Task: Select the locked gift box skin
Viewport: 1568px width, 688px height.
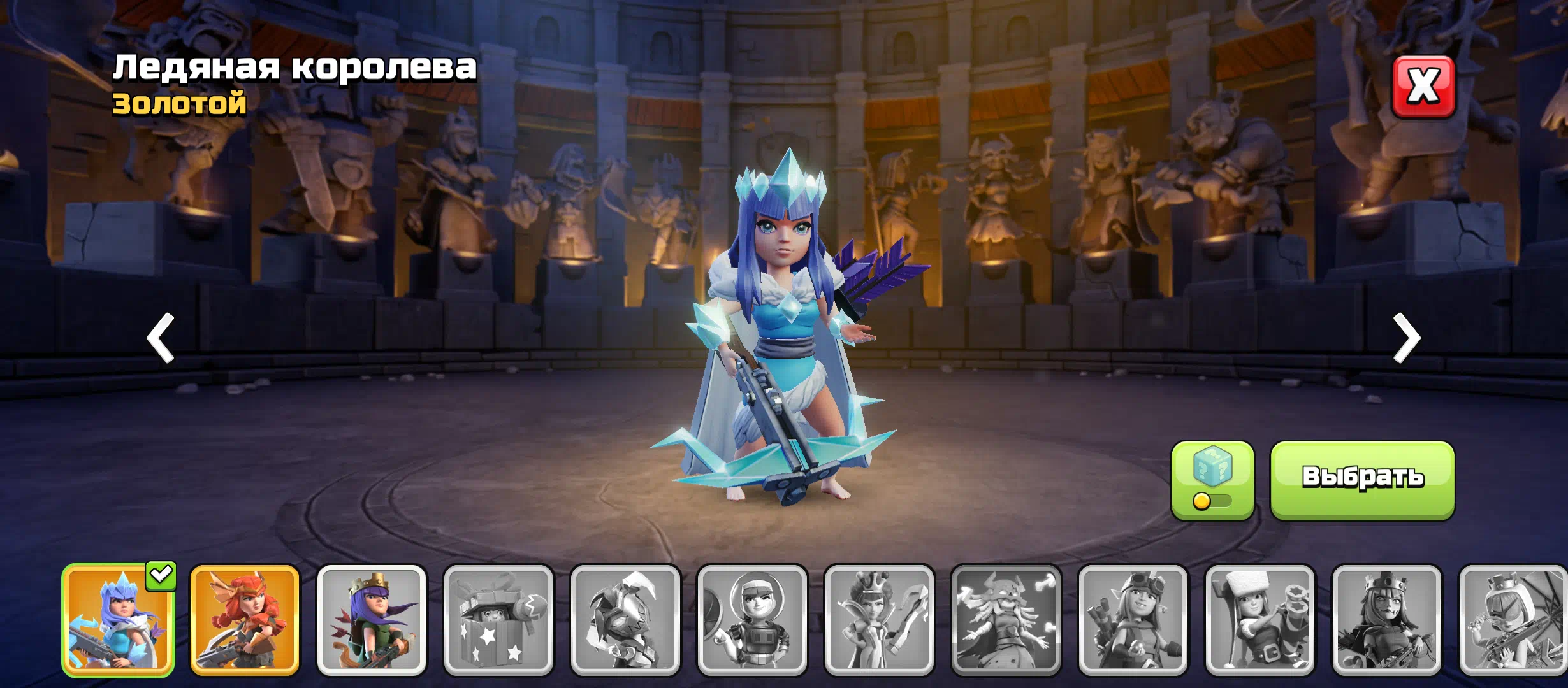Action: point(498,620)
